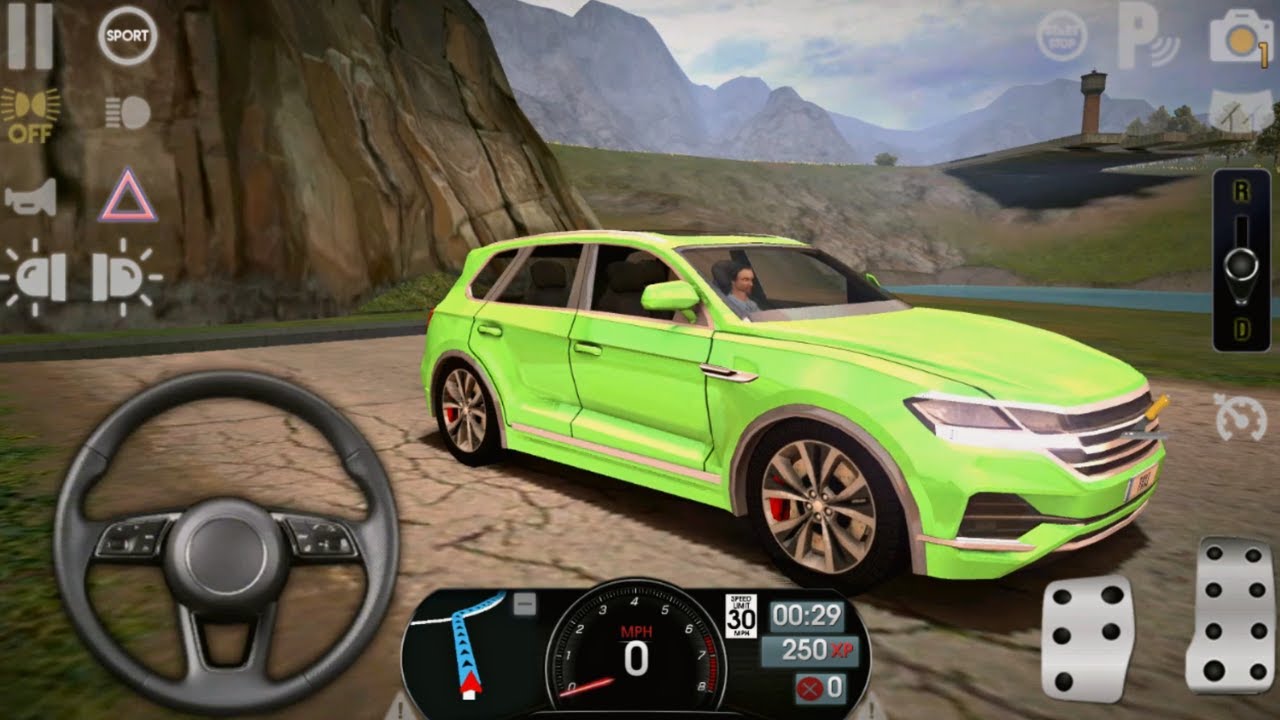Turn on the right turn signal
Viewport: 1280px width, 720px height.
coord(124,277)
